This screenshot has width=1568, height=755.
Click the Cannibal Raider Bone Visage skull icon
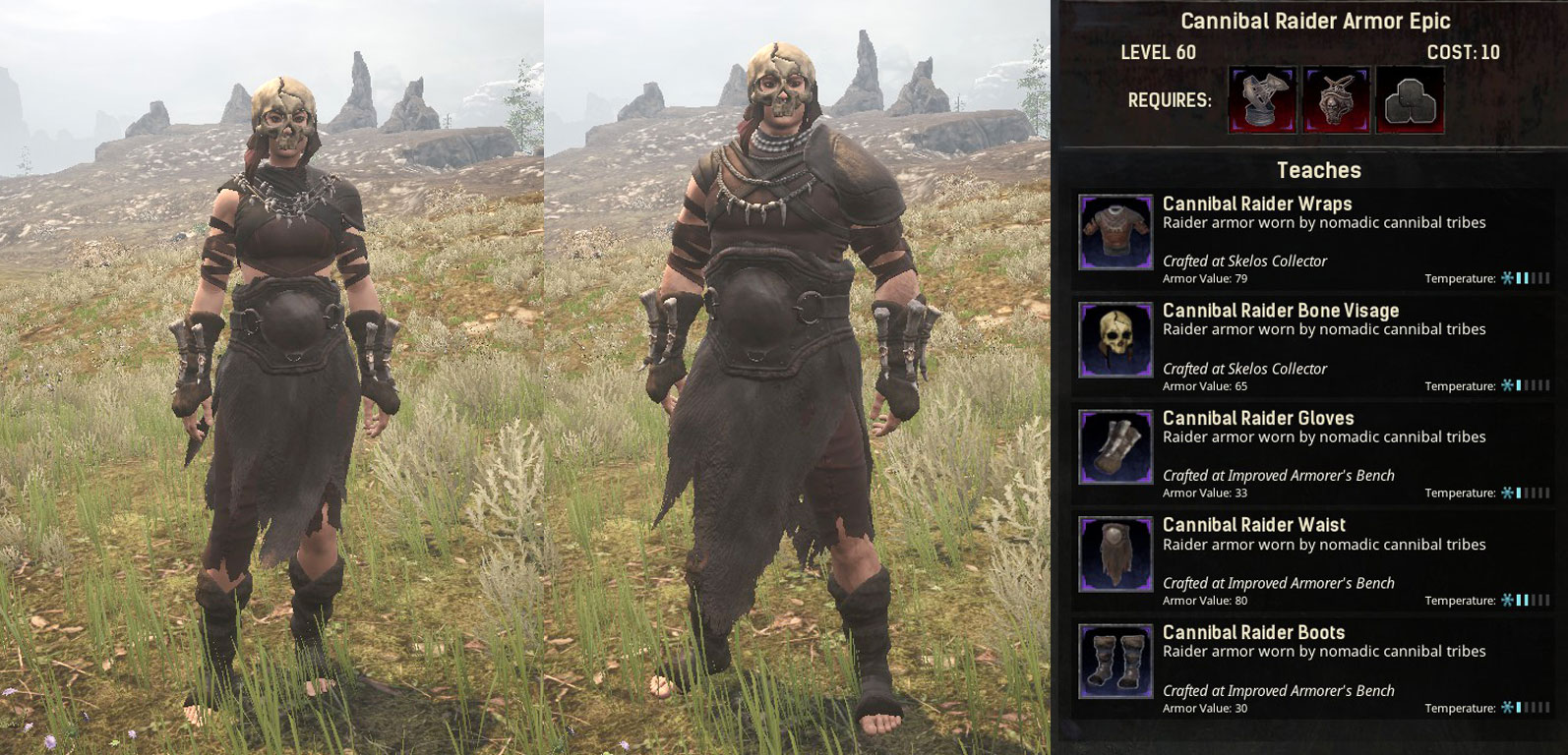coord(1116,340)
